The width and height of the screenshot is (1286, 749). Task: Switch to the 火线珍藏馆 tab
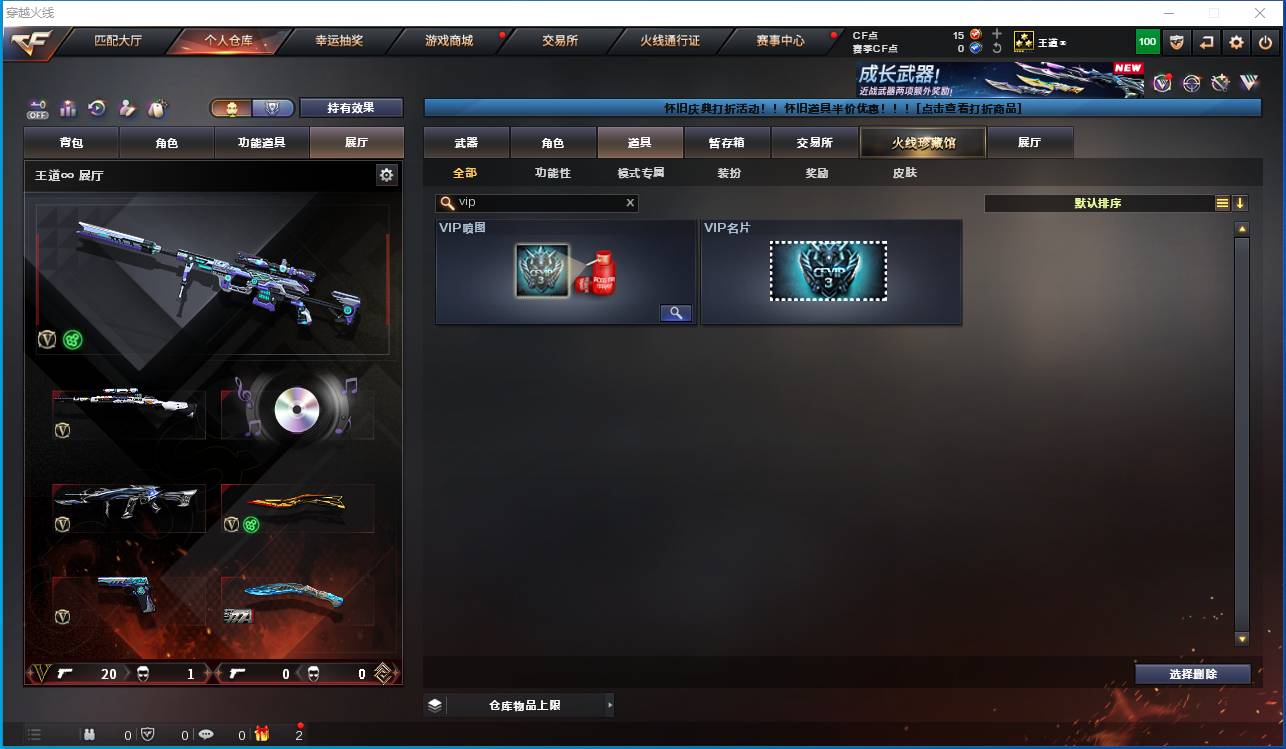[x=921, y=142]
